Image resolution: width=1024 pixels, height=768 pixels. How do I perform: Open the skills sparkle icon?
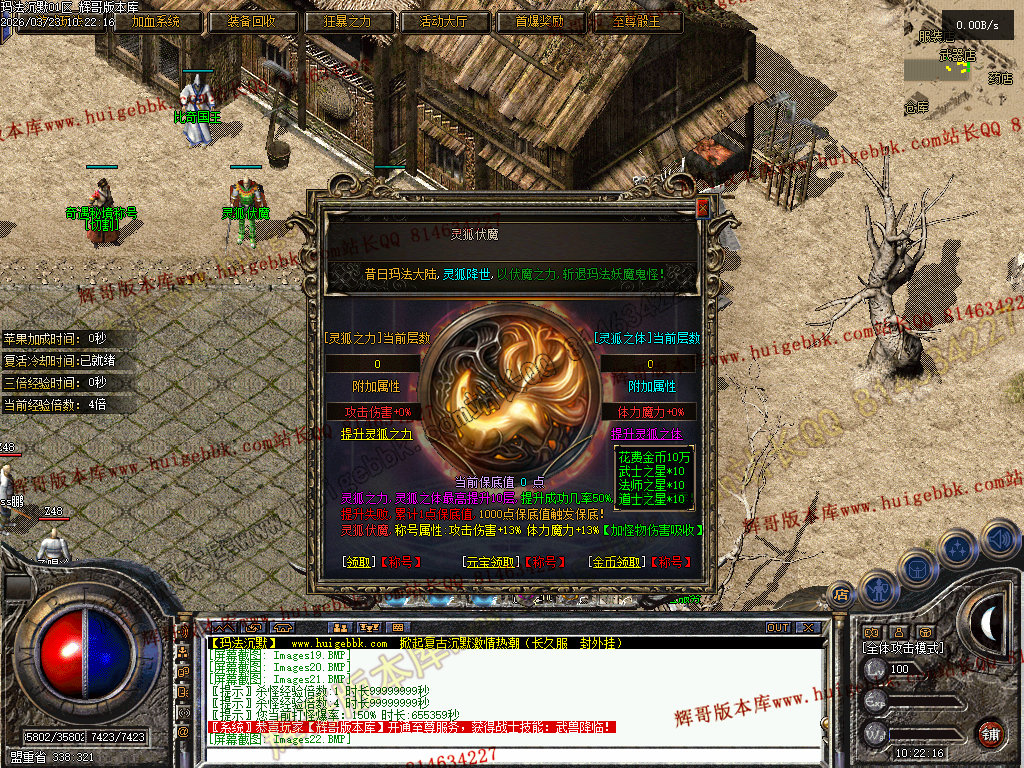(958, 548)
